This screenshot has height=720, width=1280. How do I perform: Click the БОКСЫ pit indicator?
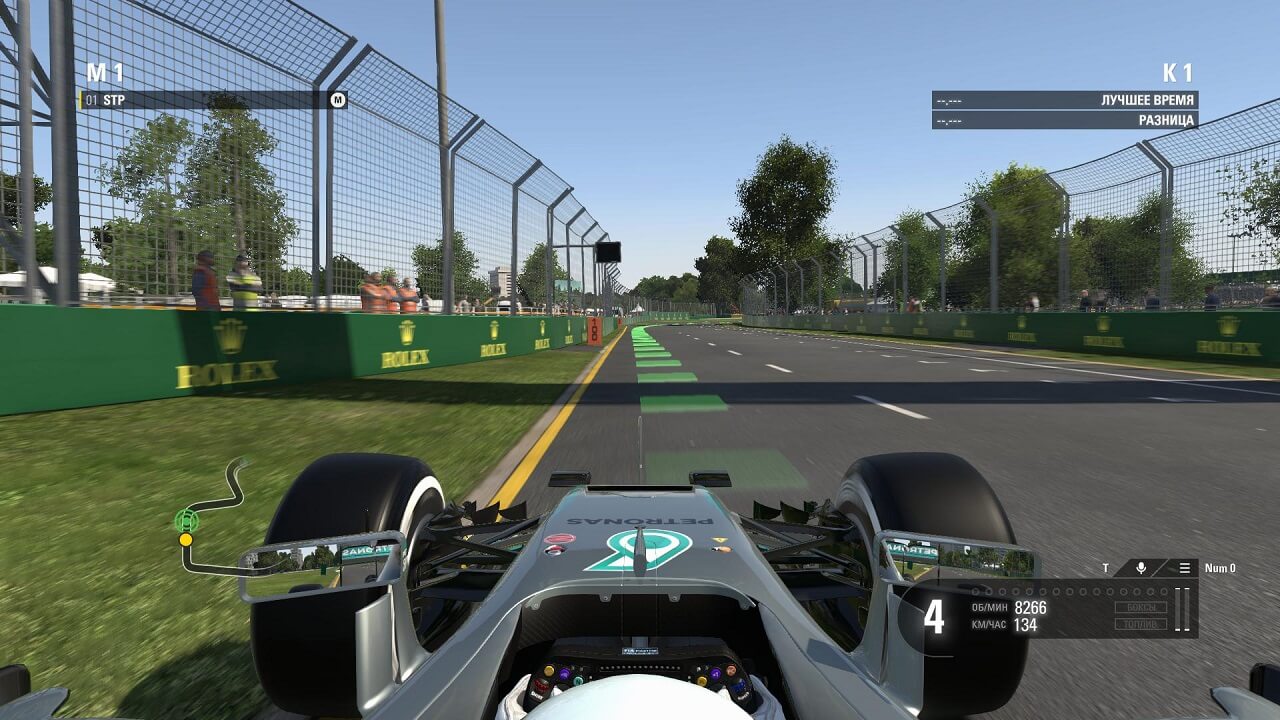(x=1141, y=607)
